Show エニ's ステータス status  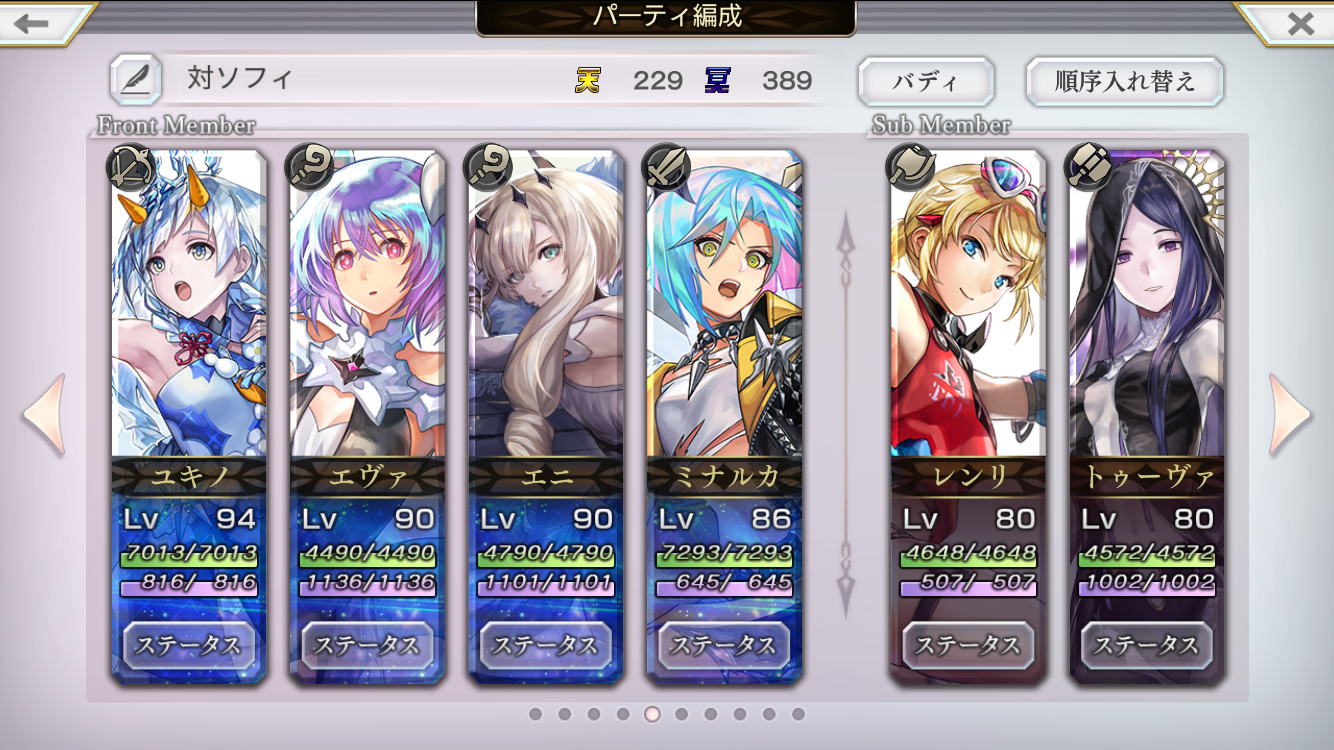click(x=545, y=645)
